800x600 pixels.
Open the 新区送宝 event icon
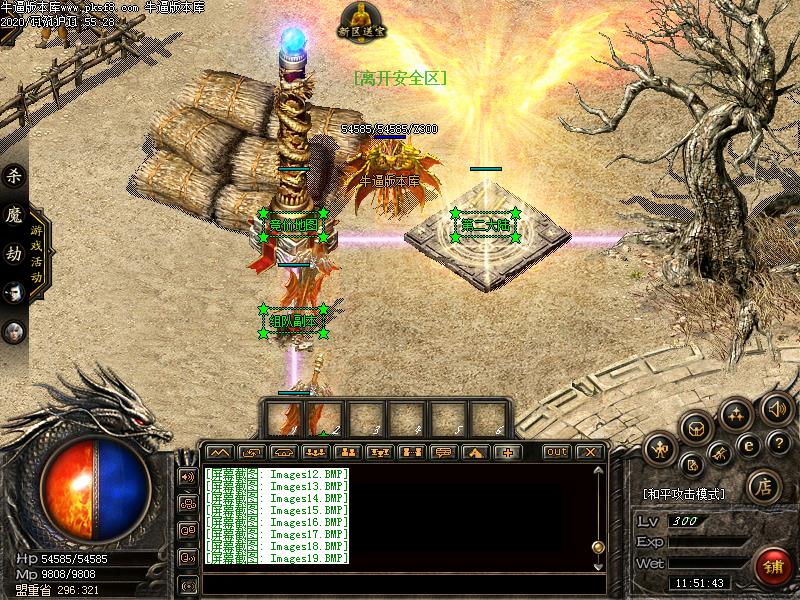point(361,20)
